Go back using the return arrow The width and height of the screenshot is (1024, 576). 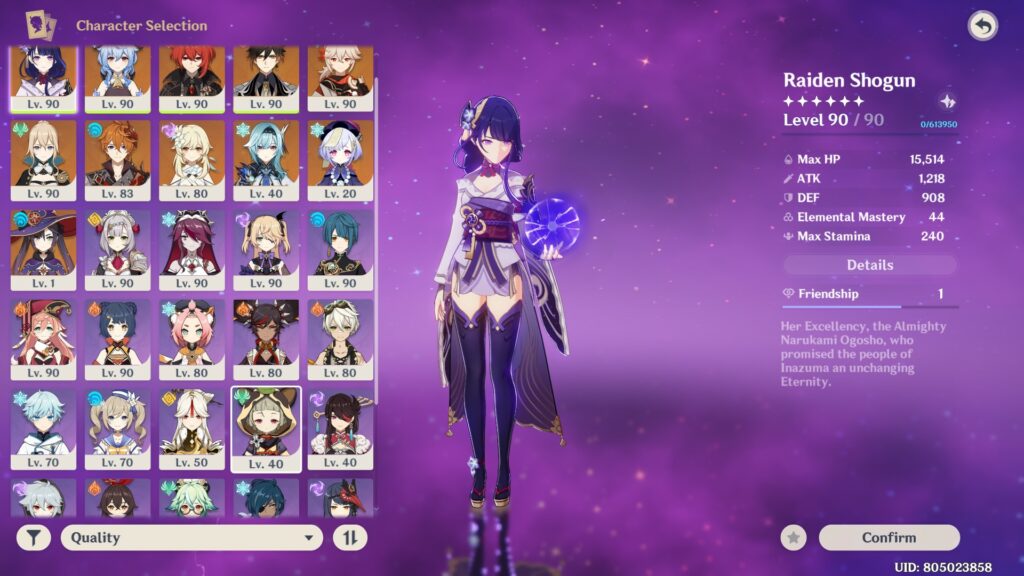pos(982,27)
